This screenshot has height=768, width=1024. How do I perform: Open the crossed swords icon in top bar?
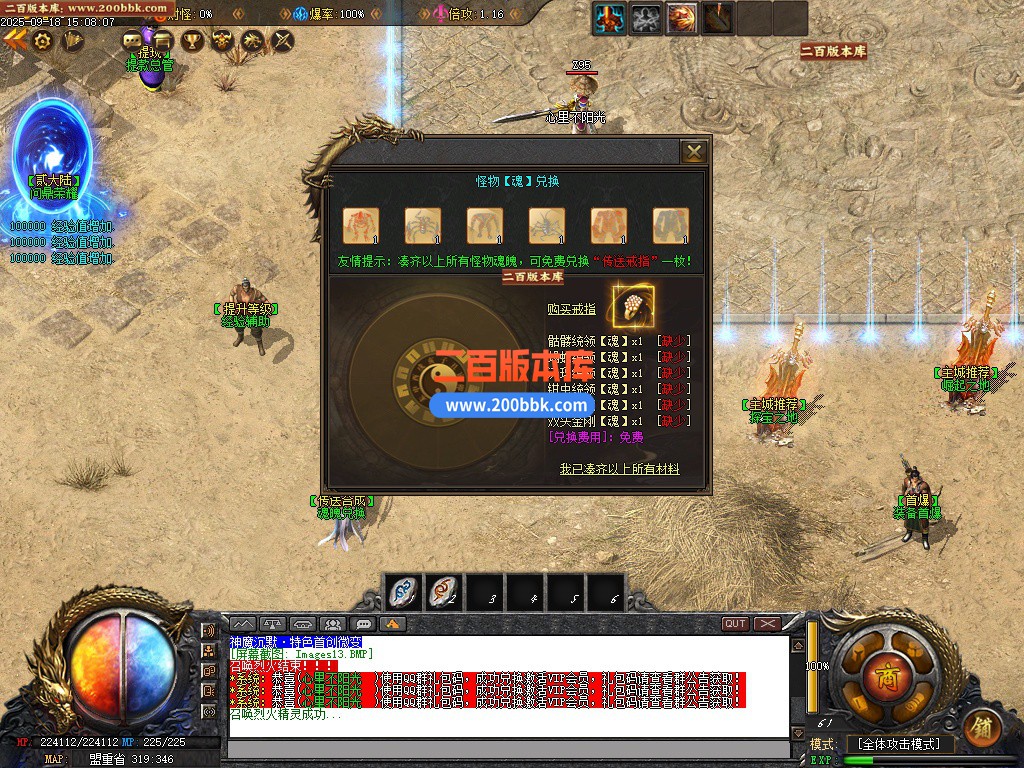(x=283, y=41)
